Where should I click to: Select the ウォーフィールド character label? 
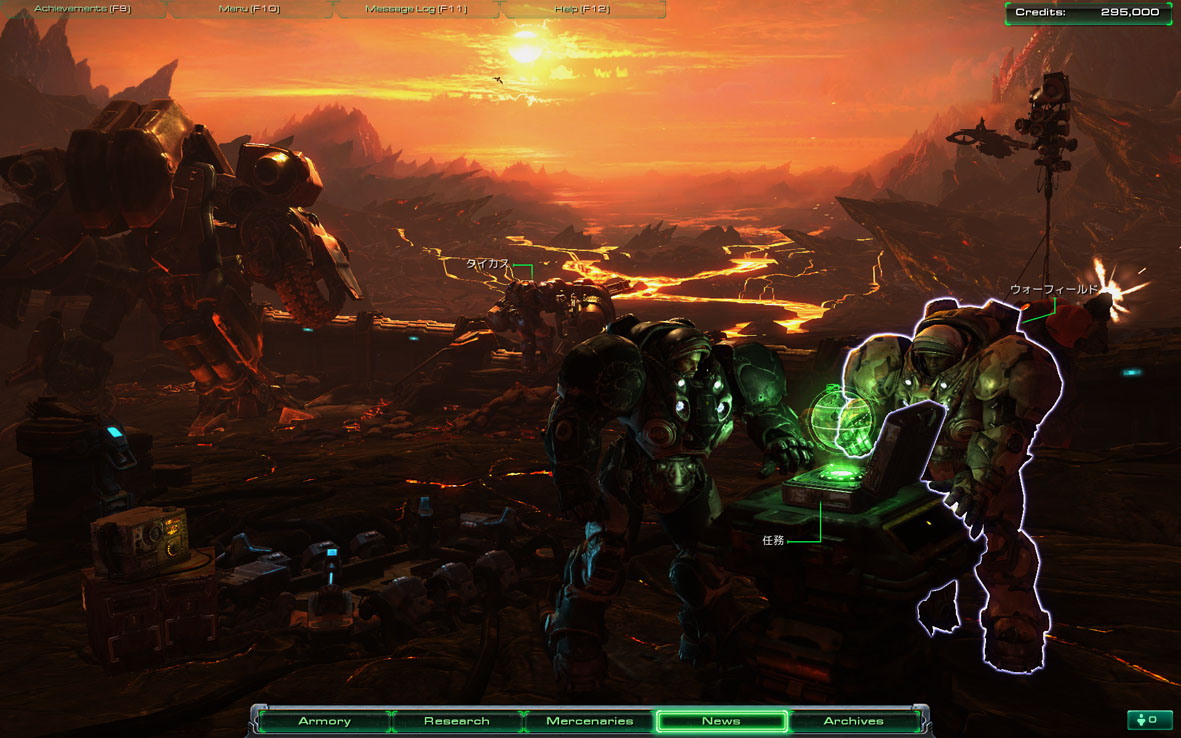1053,289
